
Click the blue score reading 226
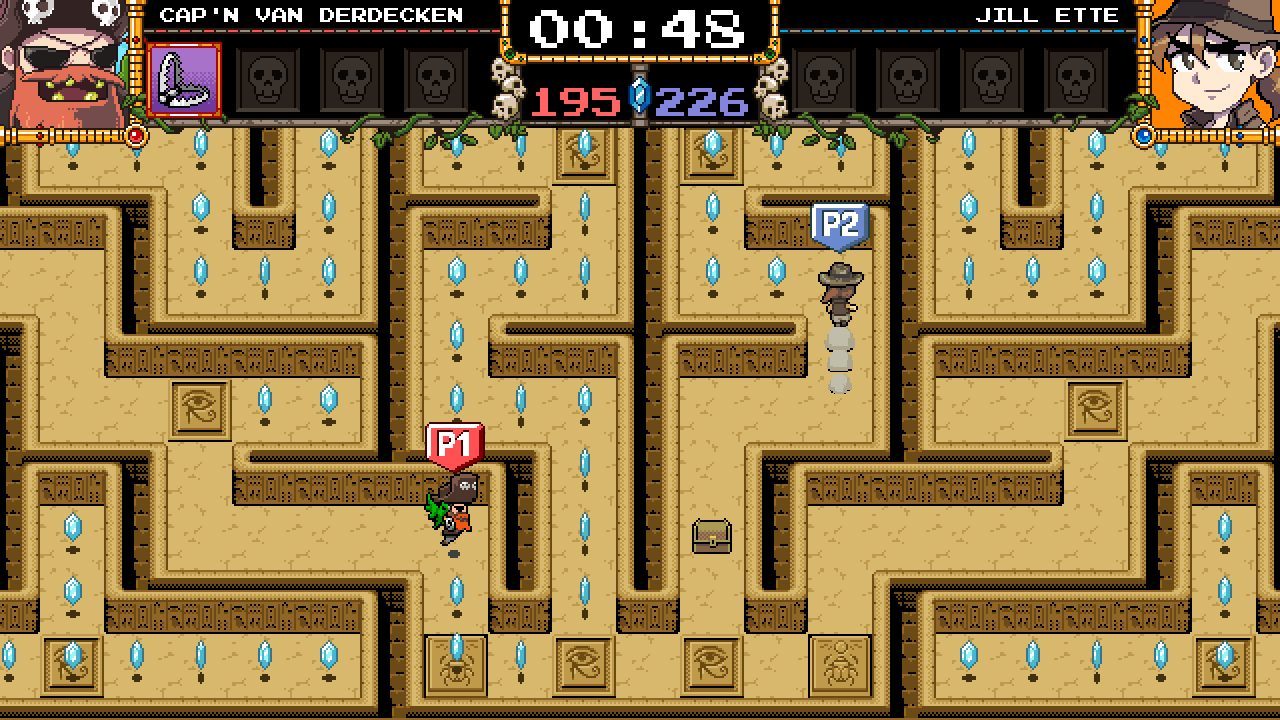click(x=703, y=99)
